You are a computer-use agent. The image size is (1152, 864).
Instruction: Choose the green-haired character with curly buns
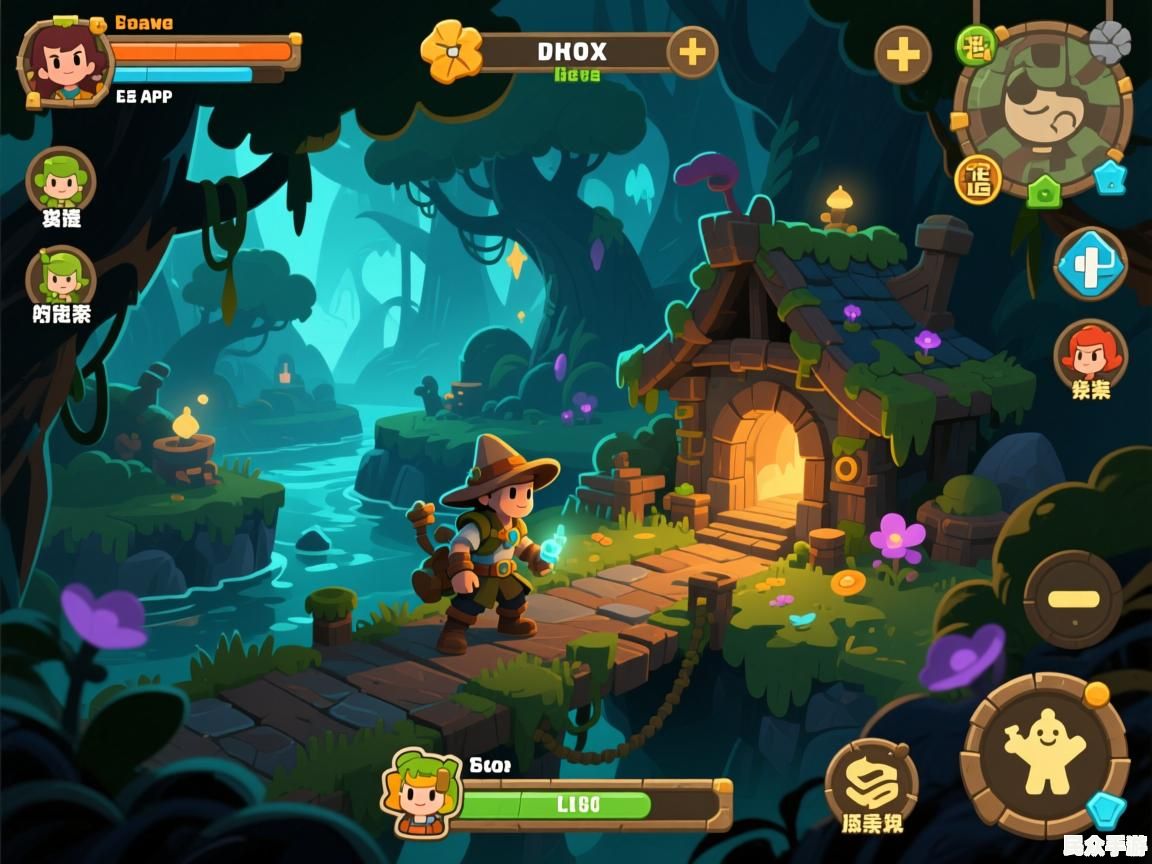[x=60, y=182]
